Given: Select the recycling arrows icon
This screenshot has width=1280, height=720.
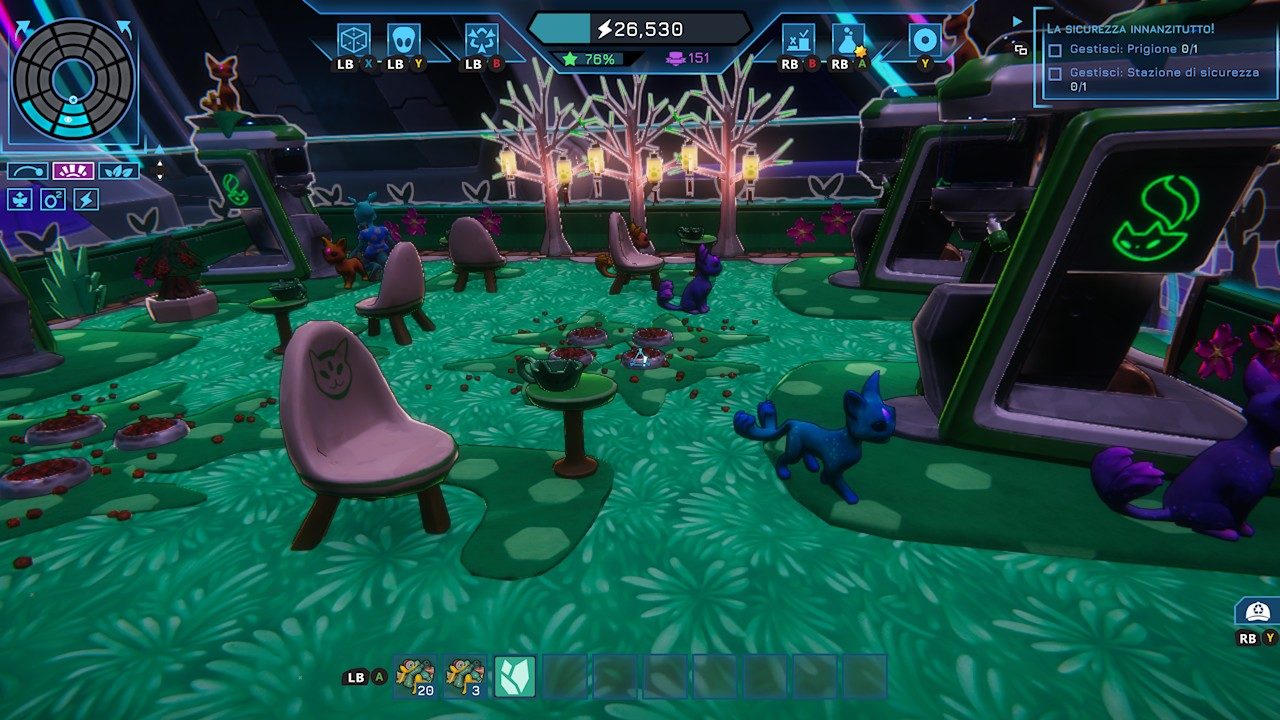Looking at the screenshot, I should [x=482, y=40].
